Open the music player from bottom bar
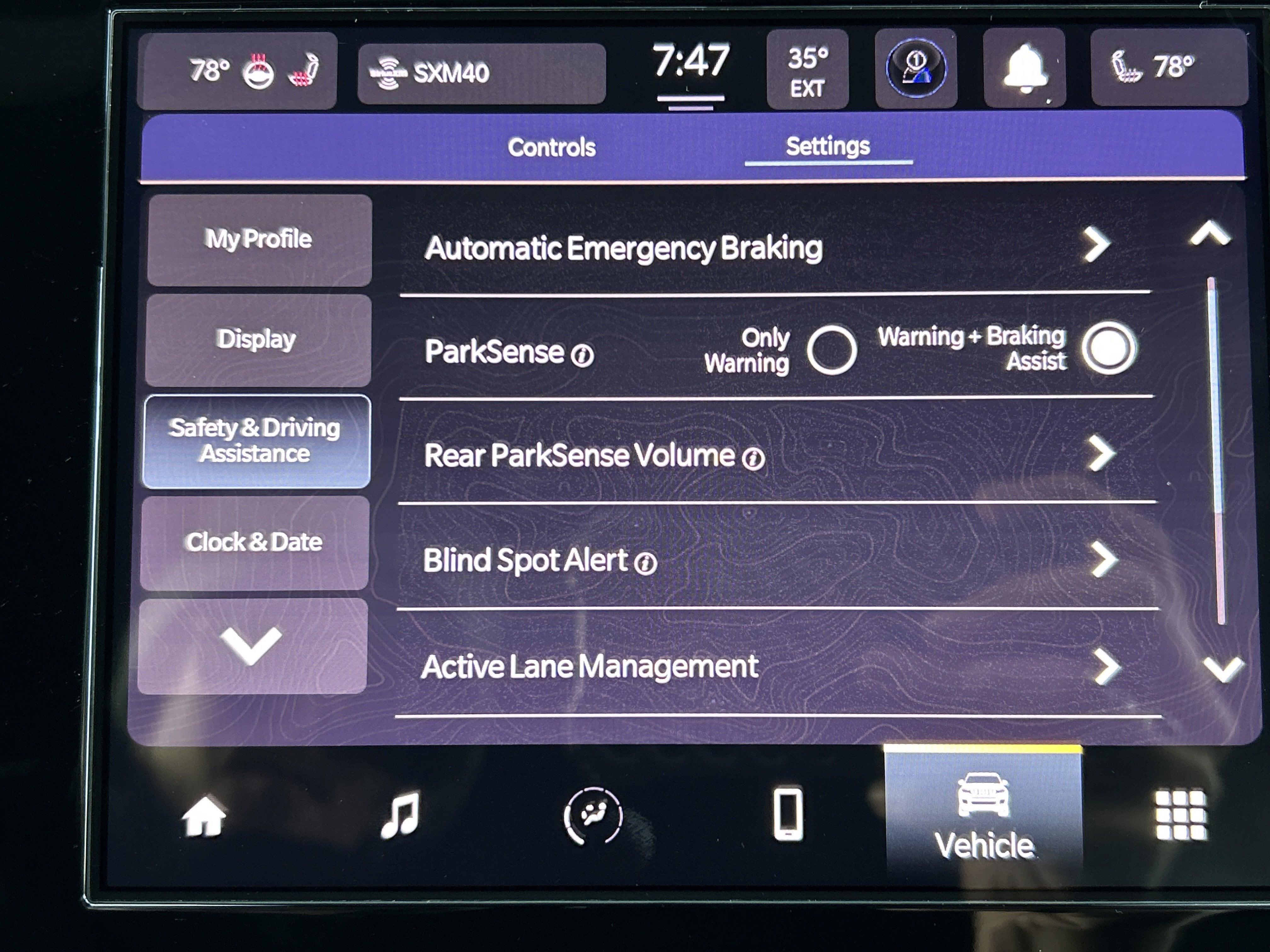The height and width of the screenshot is (952, 1270). (x=403, y=814)
